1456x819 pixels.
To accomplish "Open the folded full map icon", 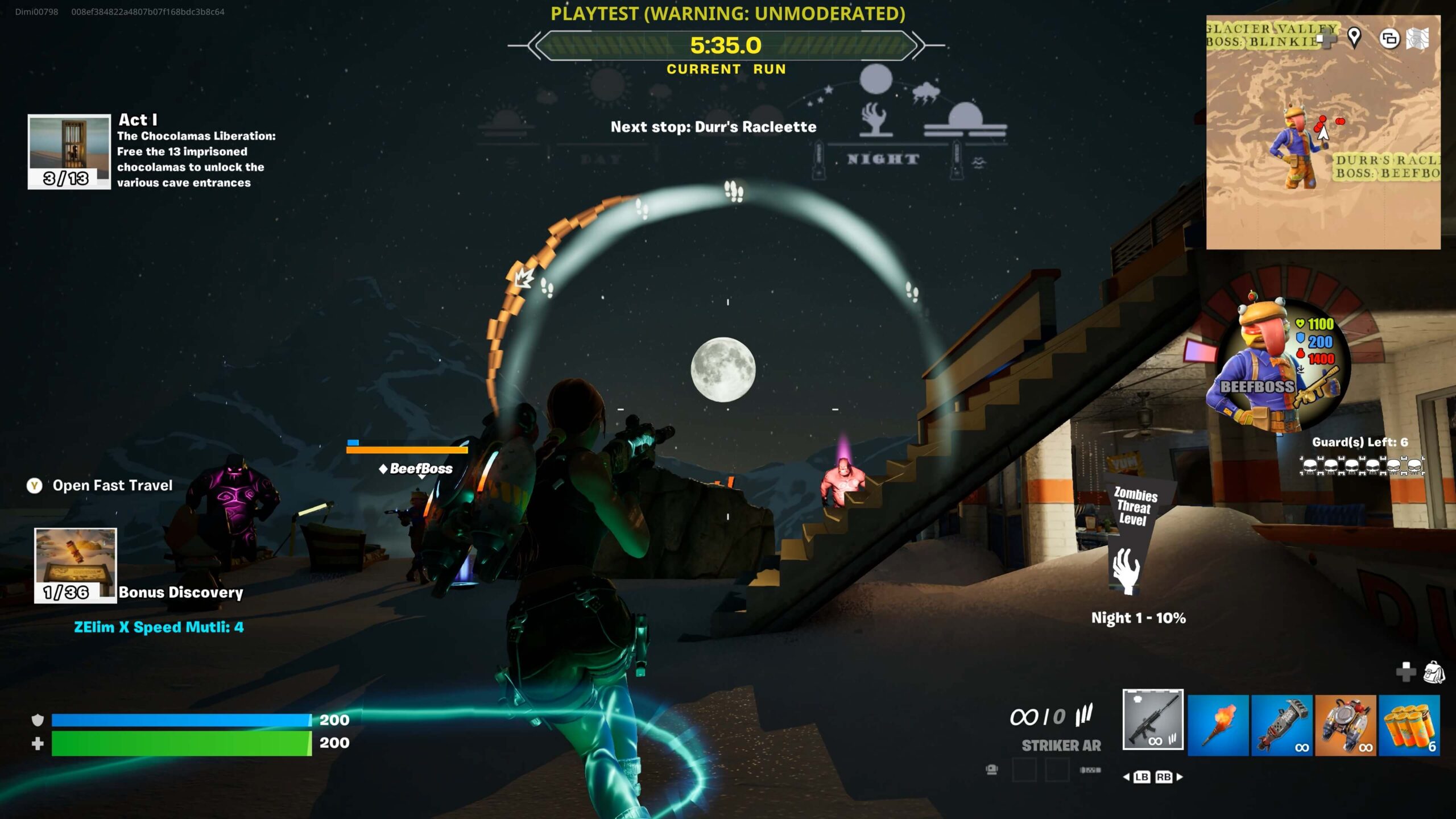I will coord(1417,39).
